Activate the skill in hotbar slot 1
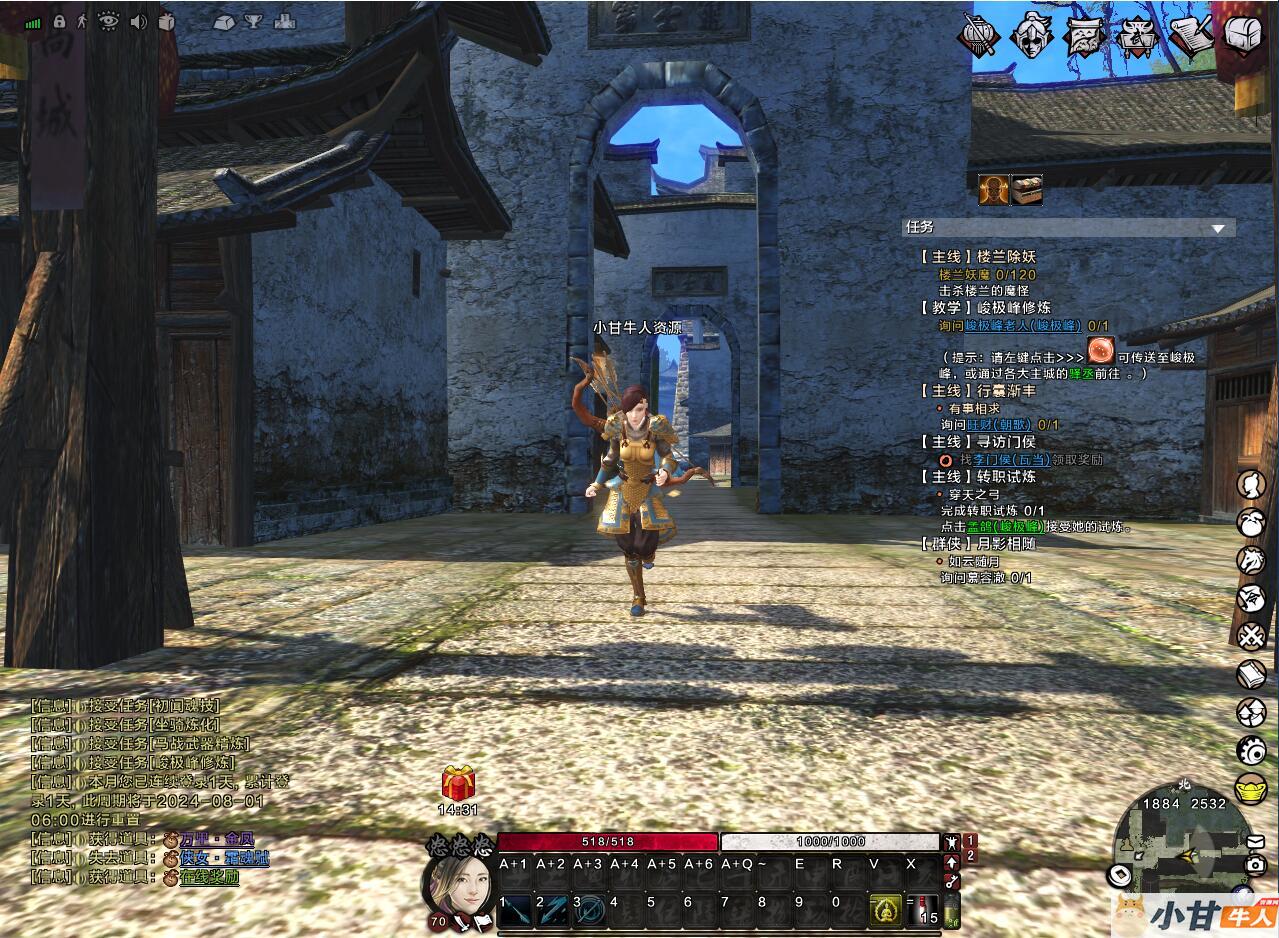The image size is (1279, 938). coord(516,909)
